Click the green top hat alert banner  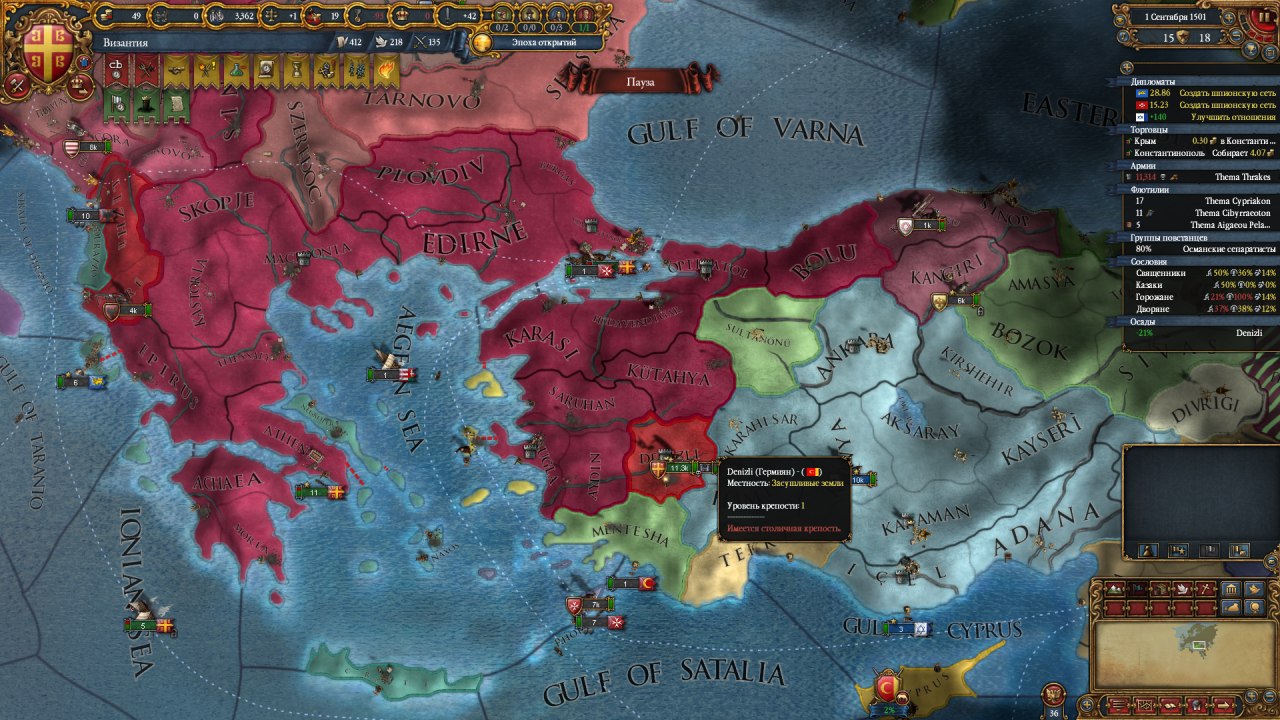coord(146,102)
